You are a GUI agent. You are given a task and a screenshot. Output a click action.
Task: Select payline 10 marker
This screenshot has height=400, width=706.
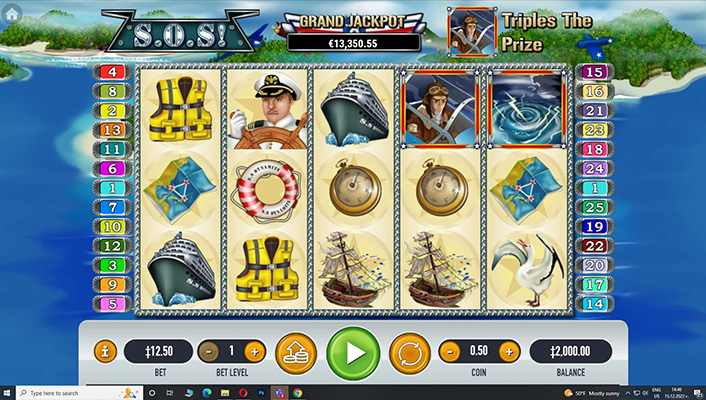[x=110, y=227]
